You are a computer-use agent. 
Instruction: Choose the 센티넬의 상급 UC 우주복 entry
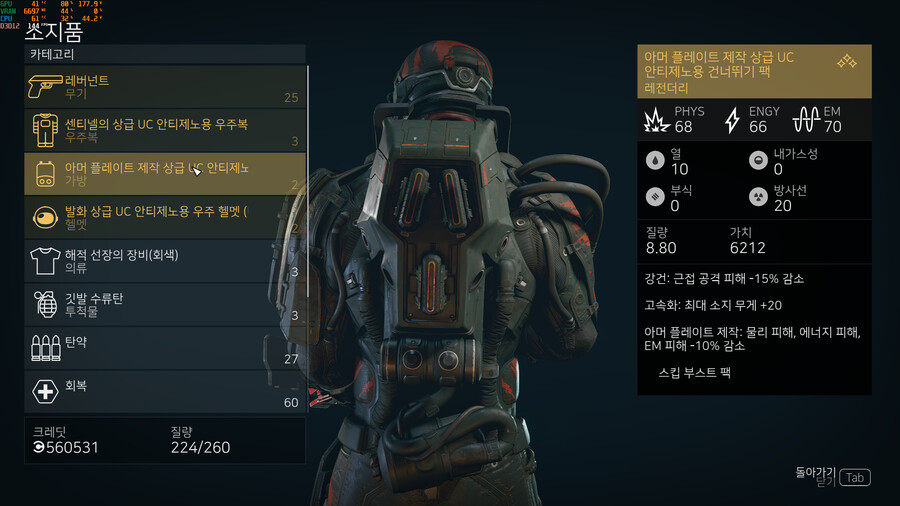pyautogui.click(x=165, y=130)
